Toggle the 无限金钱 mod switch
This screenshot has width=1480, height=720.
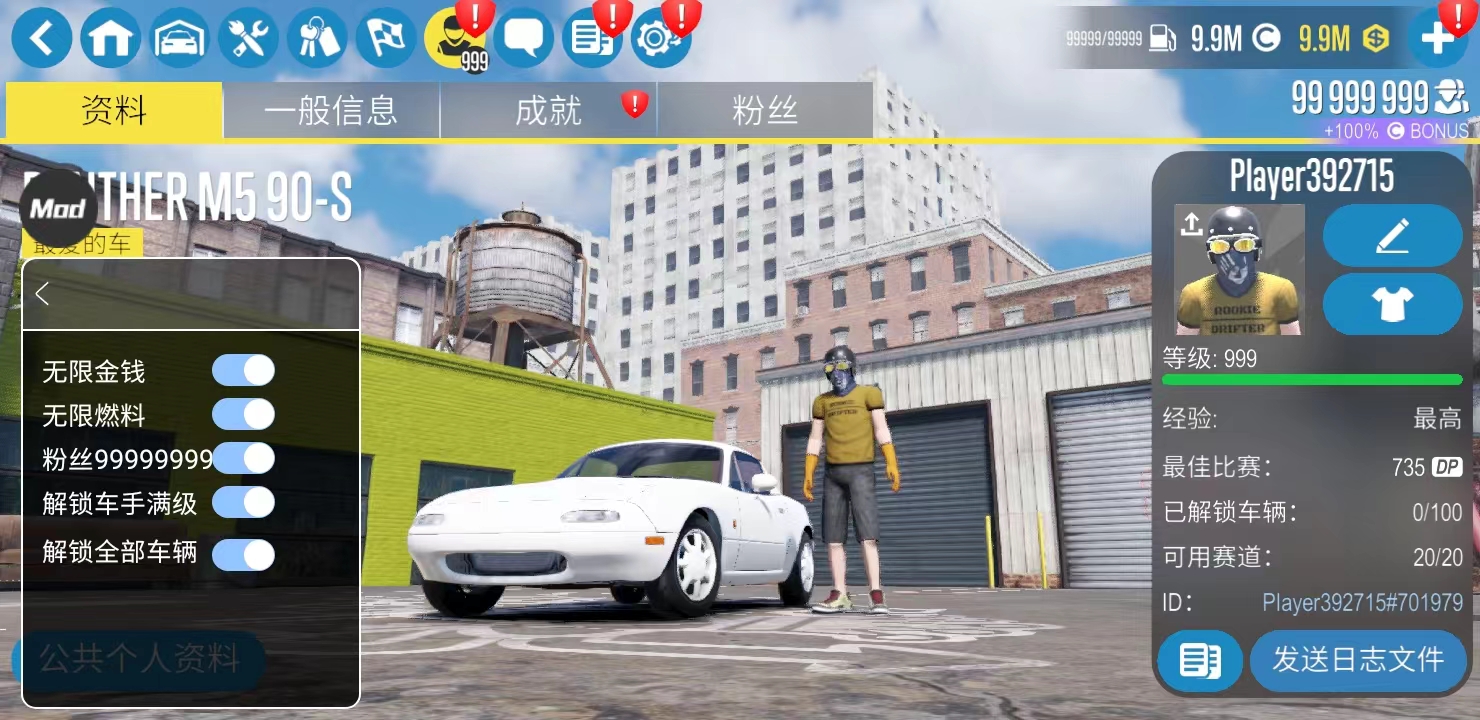click(x=243, y=370)
